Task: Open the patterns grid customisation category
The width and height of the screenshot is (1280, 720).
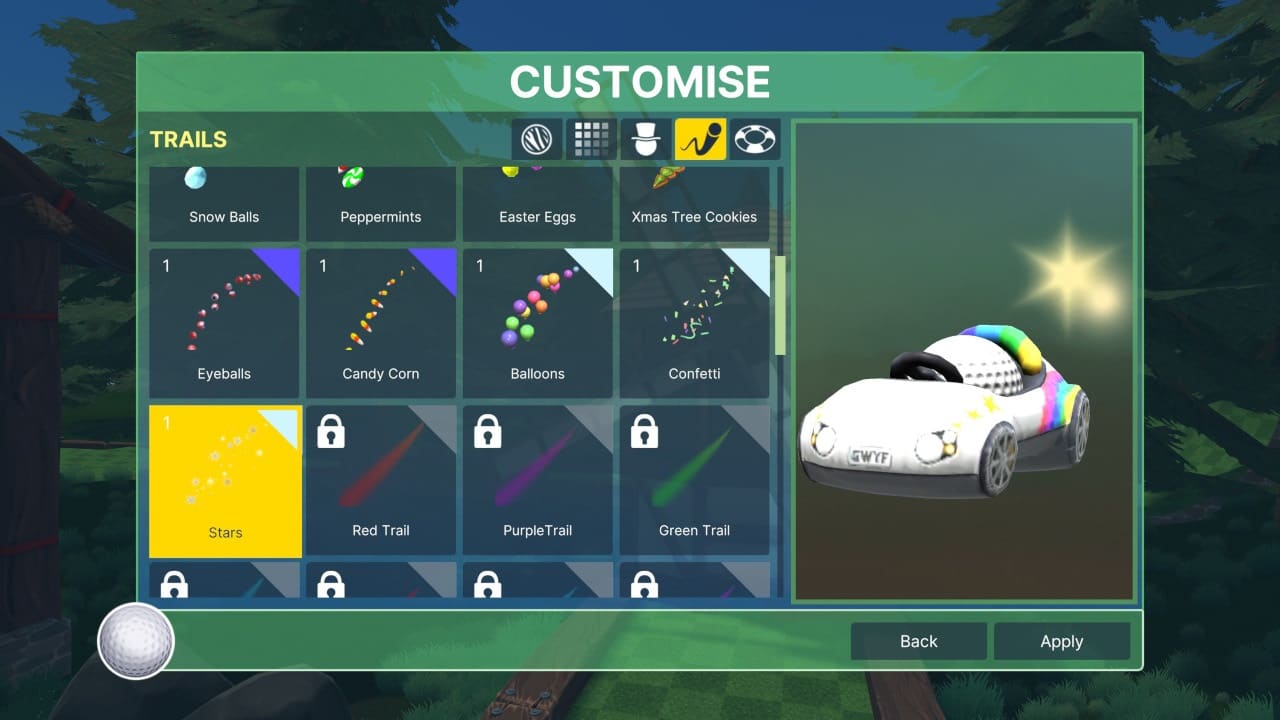Action: [591, 139]
